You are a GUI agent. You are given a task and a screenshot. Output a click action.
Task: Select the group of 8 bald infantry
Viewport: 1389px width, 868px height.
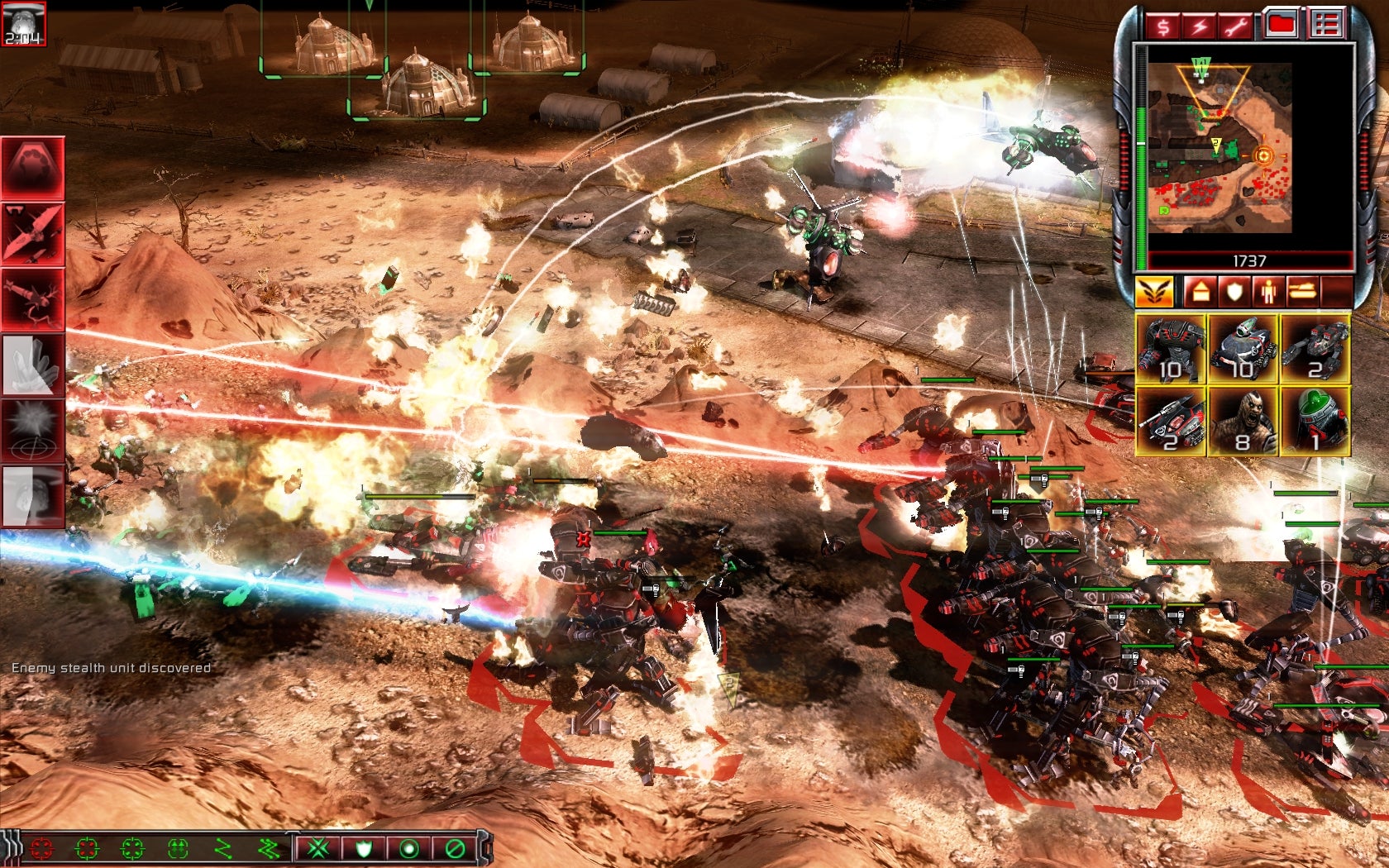(x=1243, y=422)
